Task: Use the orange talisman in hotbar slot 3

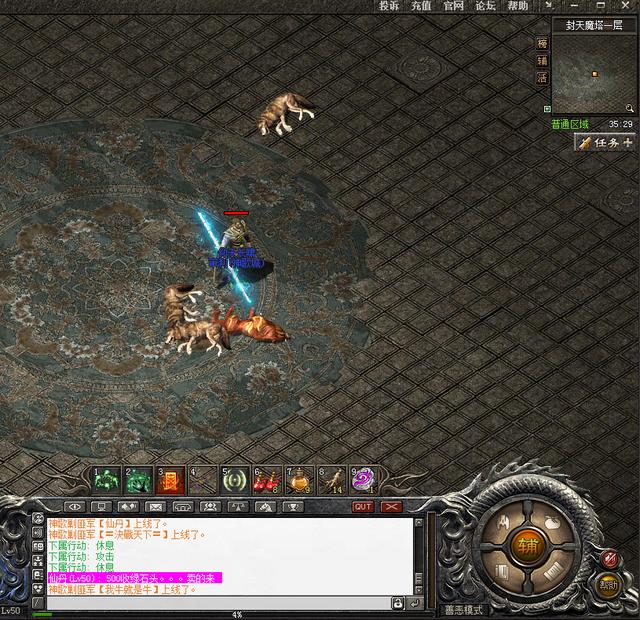Action: [171, 480]
